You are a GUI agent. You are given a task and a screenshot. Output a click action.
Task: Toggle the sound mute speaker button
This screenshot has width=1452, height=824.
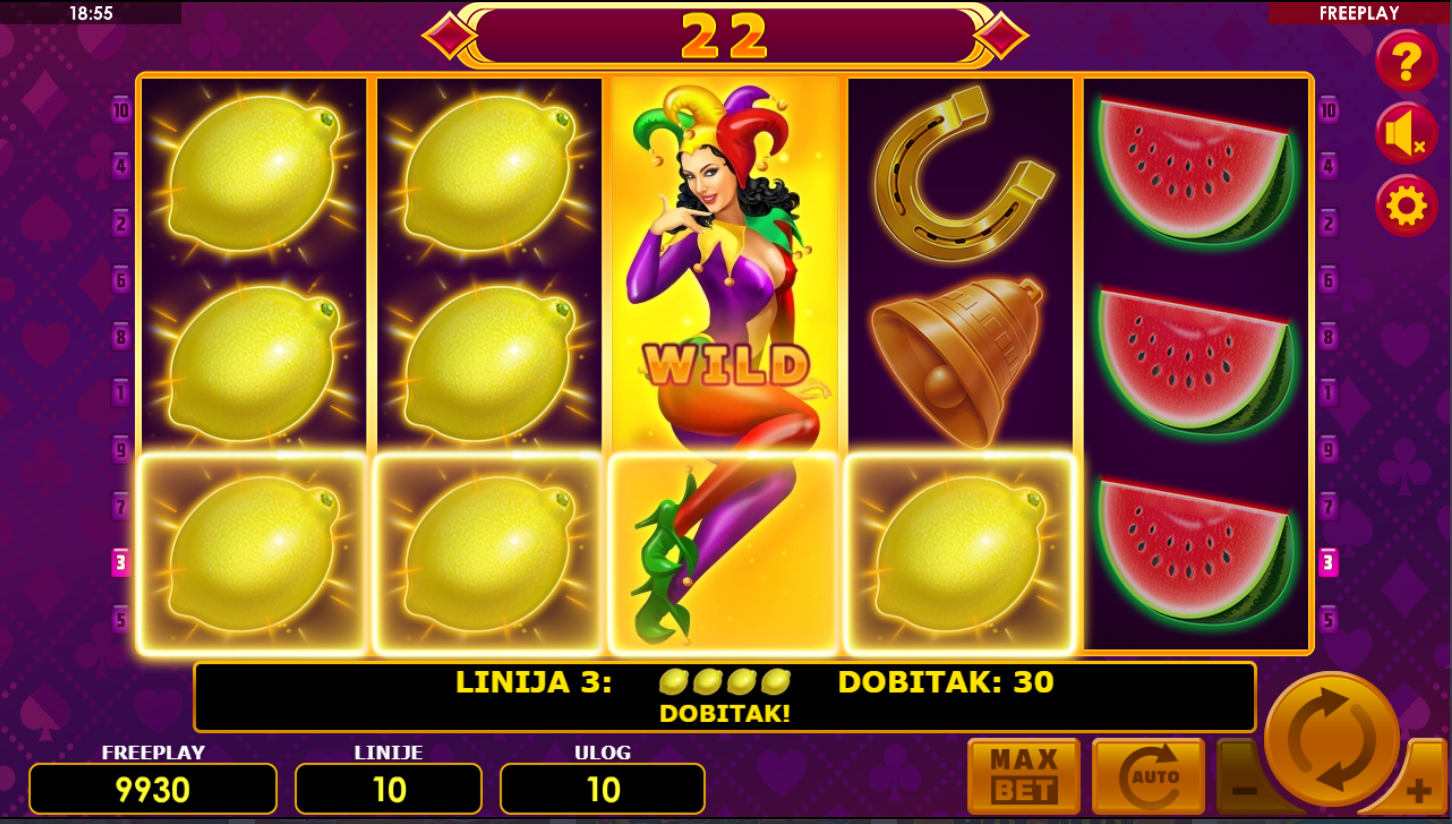1406,134
